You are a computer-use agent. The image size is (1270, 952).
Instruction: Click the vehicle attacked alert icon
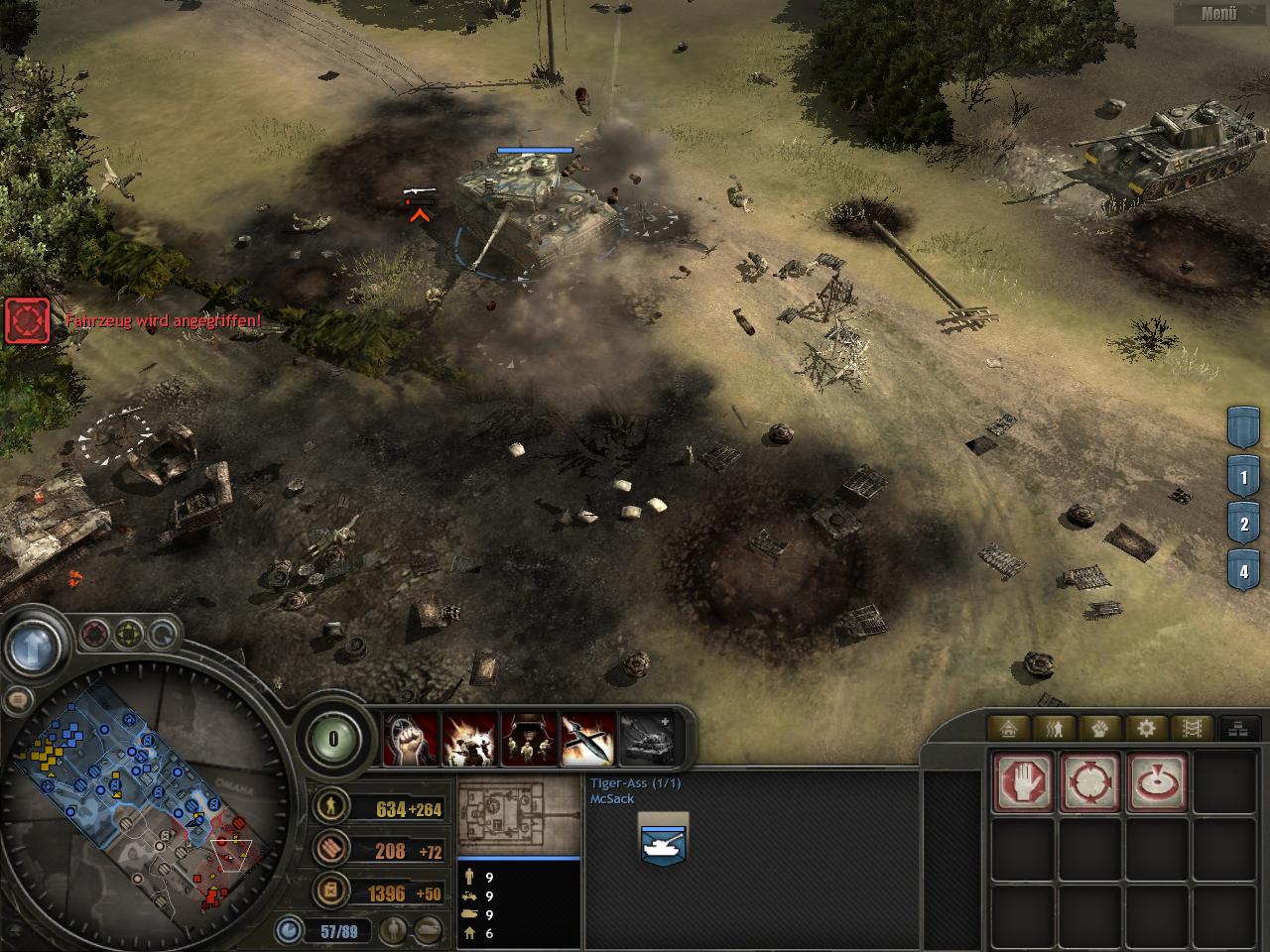click(x=27, y=319)
